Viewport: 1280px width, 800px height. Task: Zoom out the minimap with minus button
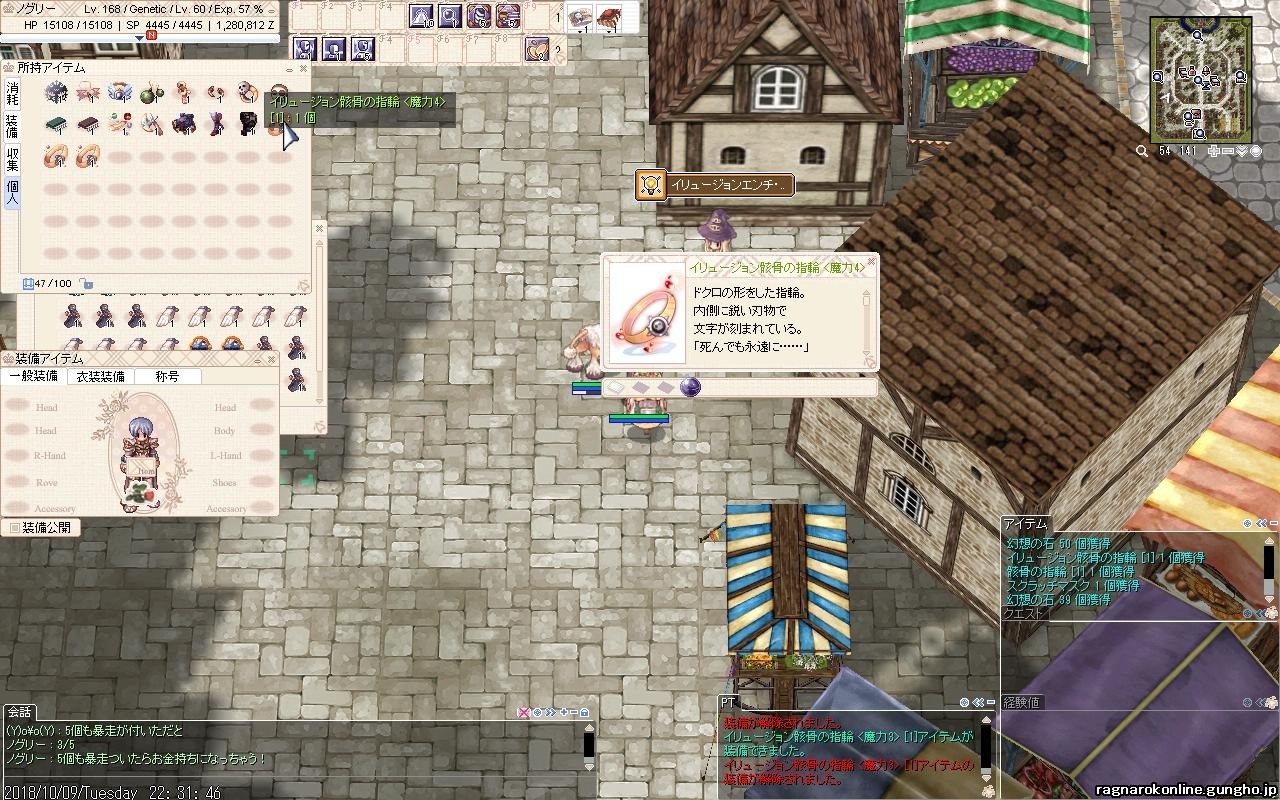[x=1227, y=151]
